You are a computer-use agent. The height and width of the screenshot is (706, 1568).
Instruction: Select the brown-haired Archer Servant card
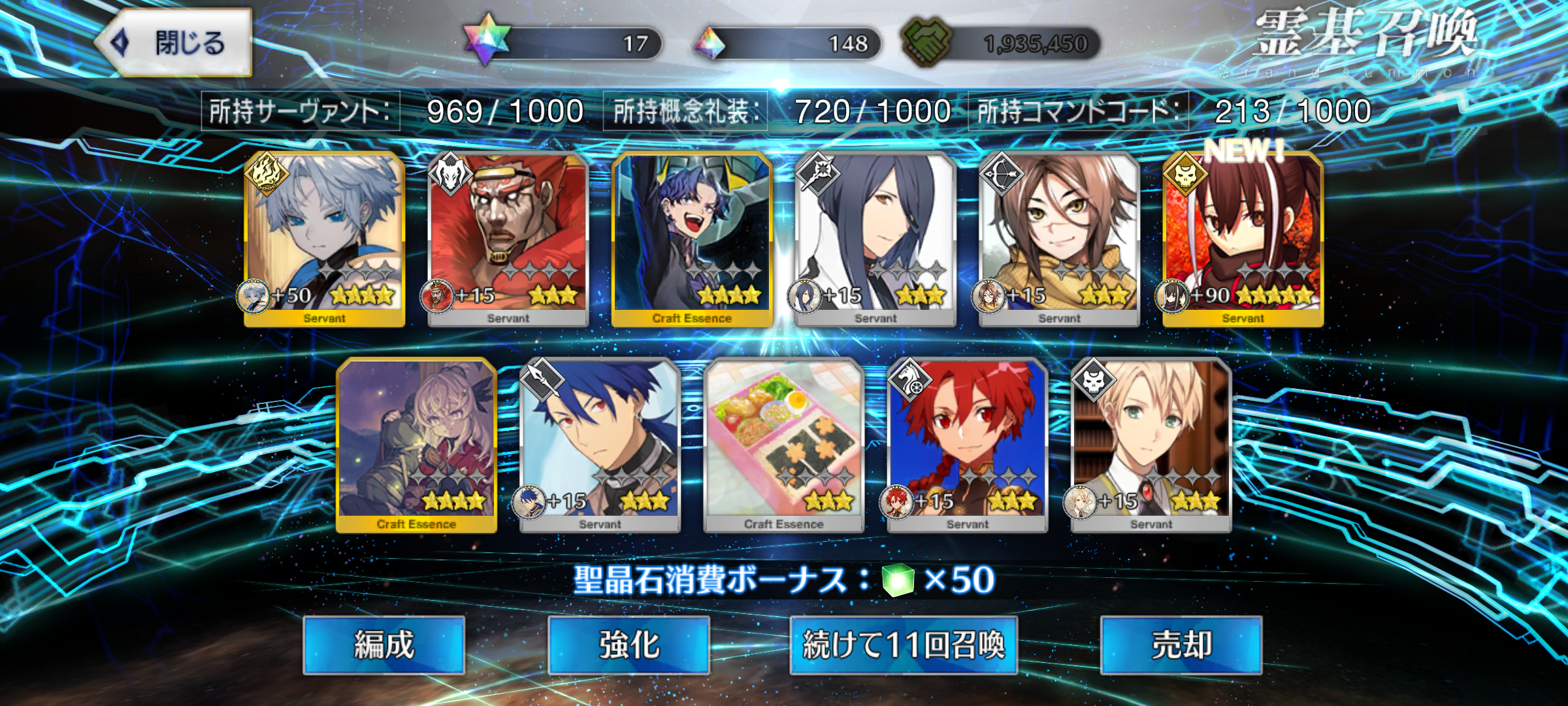tap(1059, 239)
